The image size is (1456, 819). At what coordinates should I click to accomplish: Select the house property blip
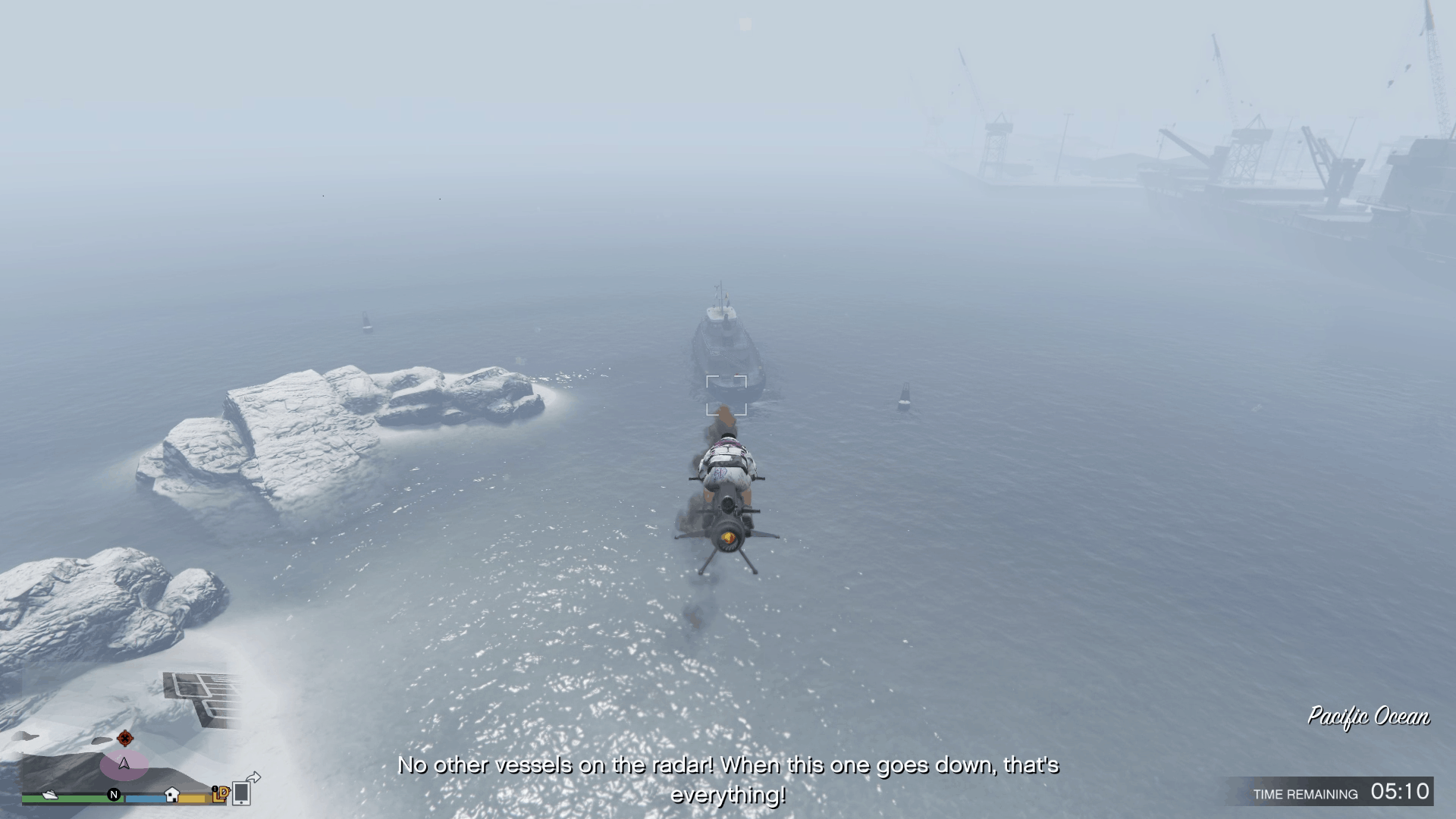pyautogui.click(x=172, y=794)
